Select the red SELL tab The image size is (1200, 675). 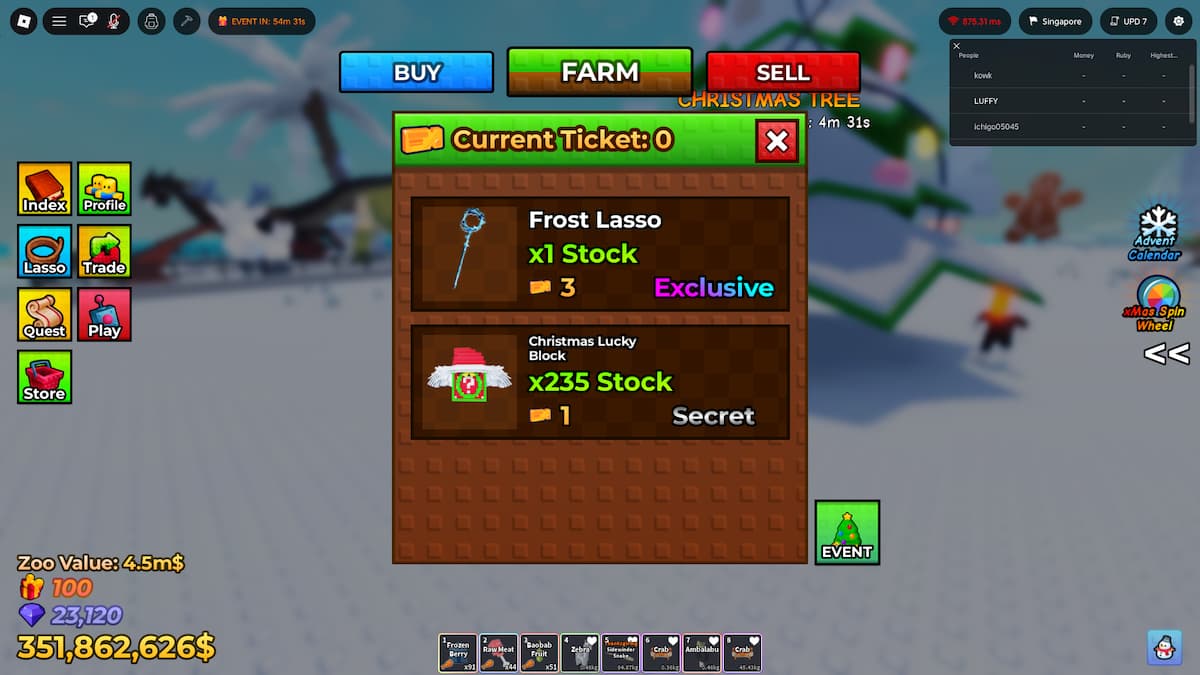click(783, 72)
